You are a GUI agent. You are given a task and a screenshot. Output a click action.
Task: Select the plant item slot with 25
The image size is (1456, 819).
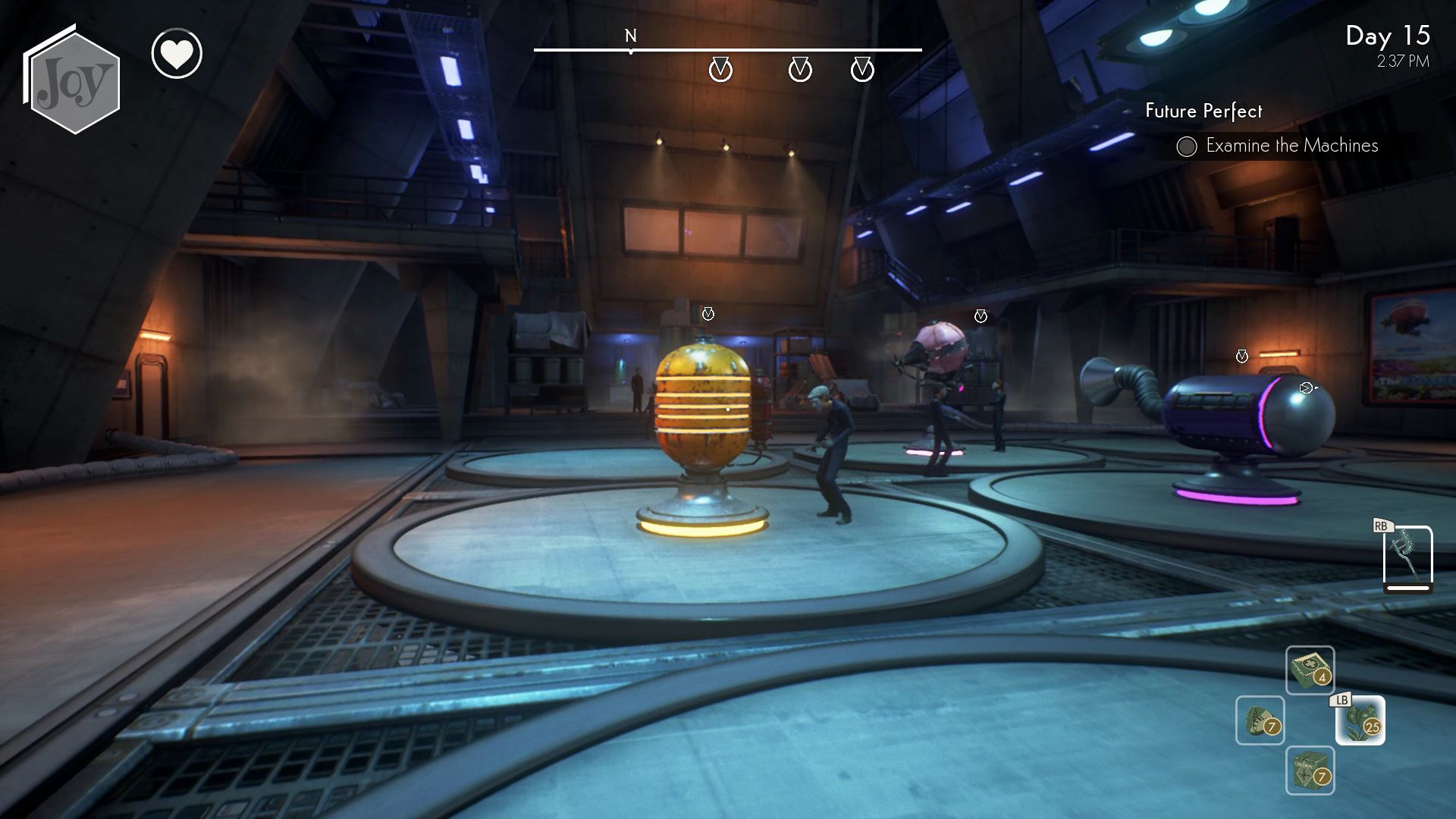(x=1360, y=720)
